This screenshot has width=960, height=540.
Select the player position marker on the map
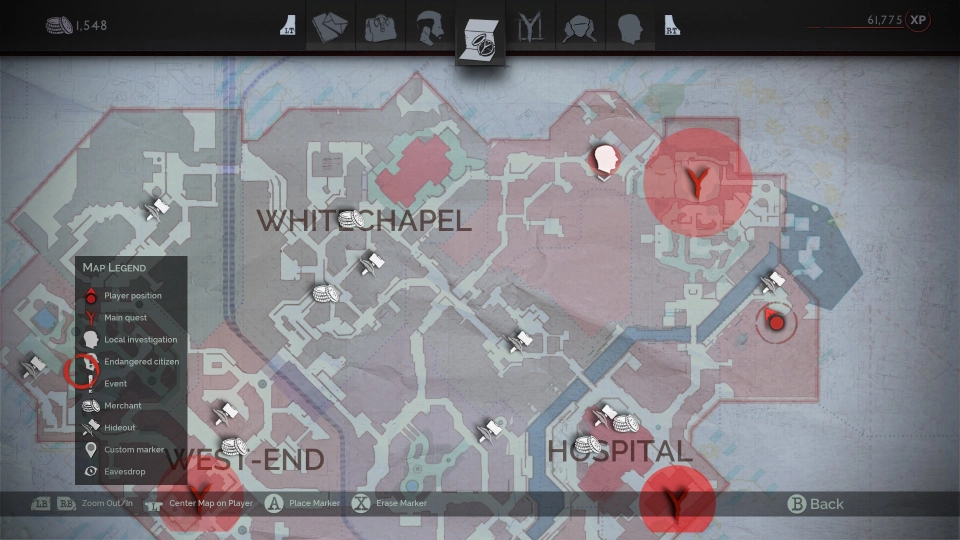click(775, 321)
